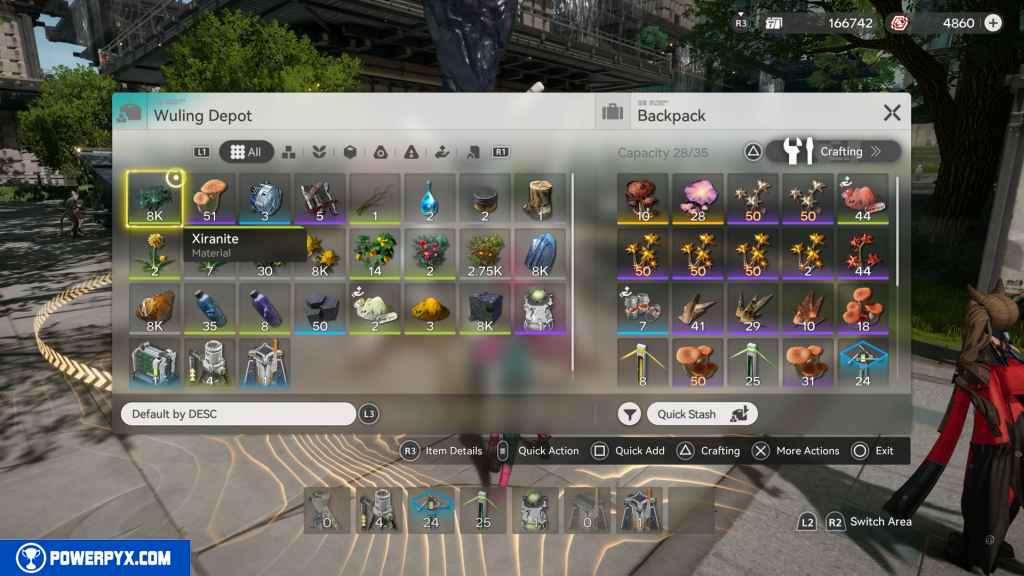Choose the yellow powder pile item
The width and height of the screenshot is (1024, 576).
coord(429,308)
